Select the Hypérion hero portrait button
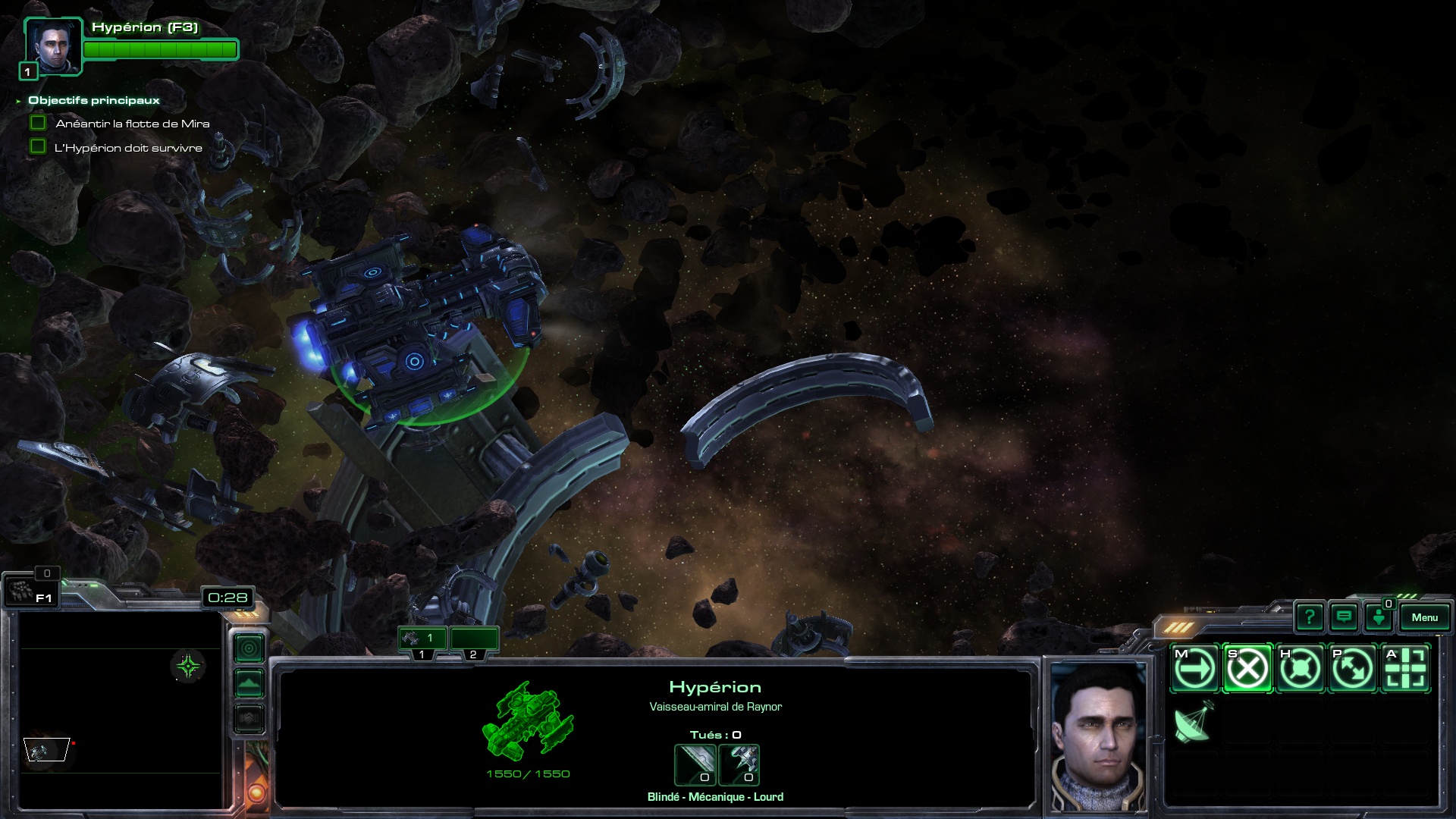 click(x=52, y=47)
